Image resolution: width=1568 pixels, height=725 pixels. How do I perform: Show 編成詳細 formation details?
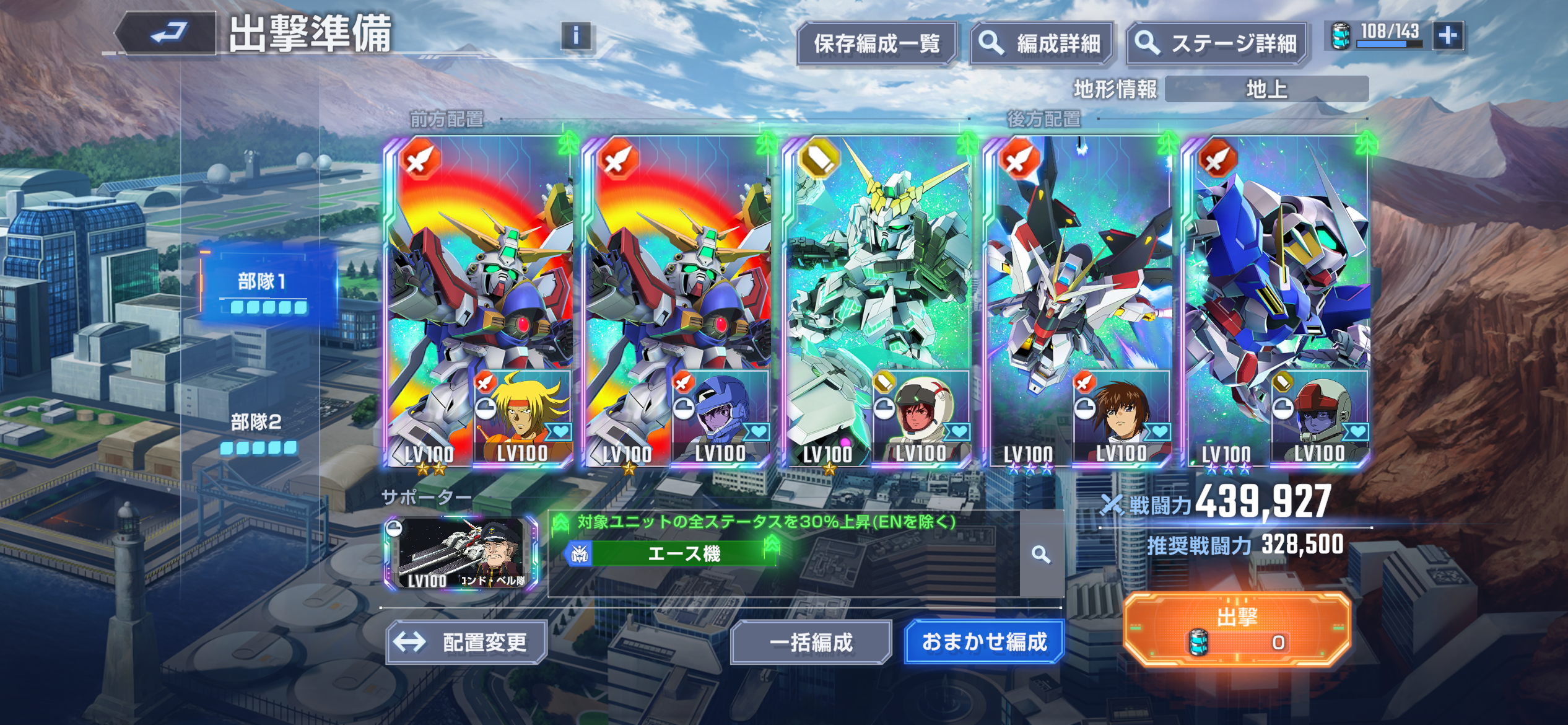[1042, 43]
